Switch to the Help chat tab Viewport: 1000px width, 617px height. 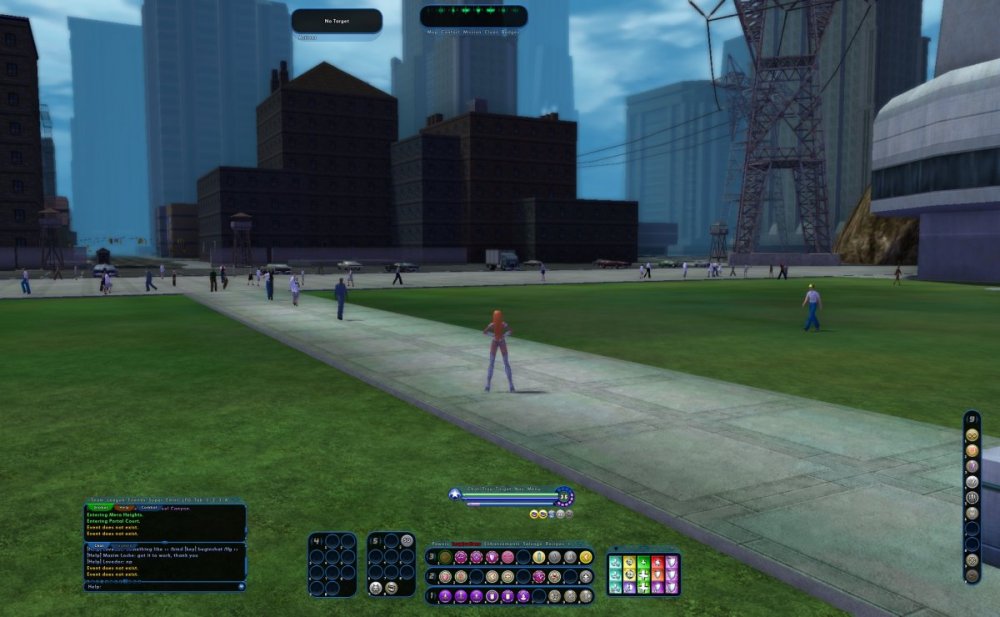click(124, 507)
